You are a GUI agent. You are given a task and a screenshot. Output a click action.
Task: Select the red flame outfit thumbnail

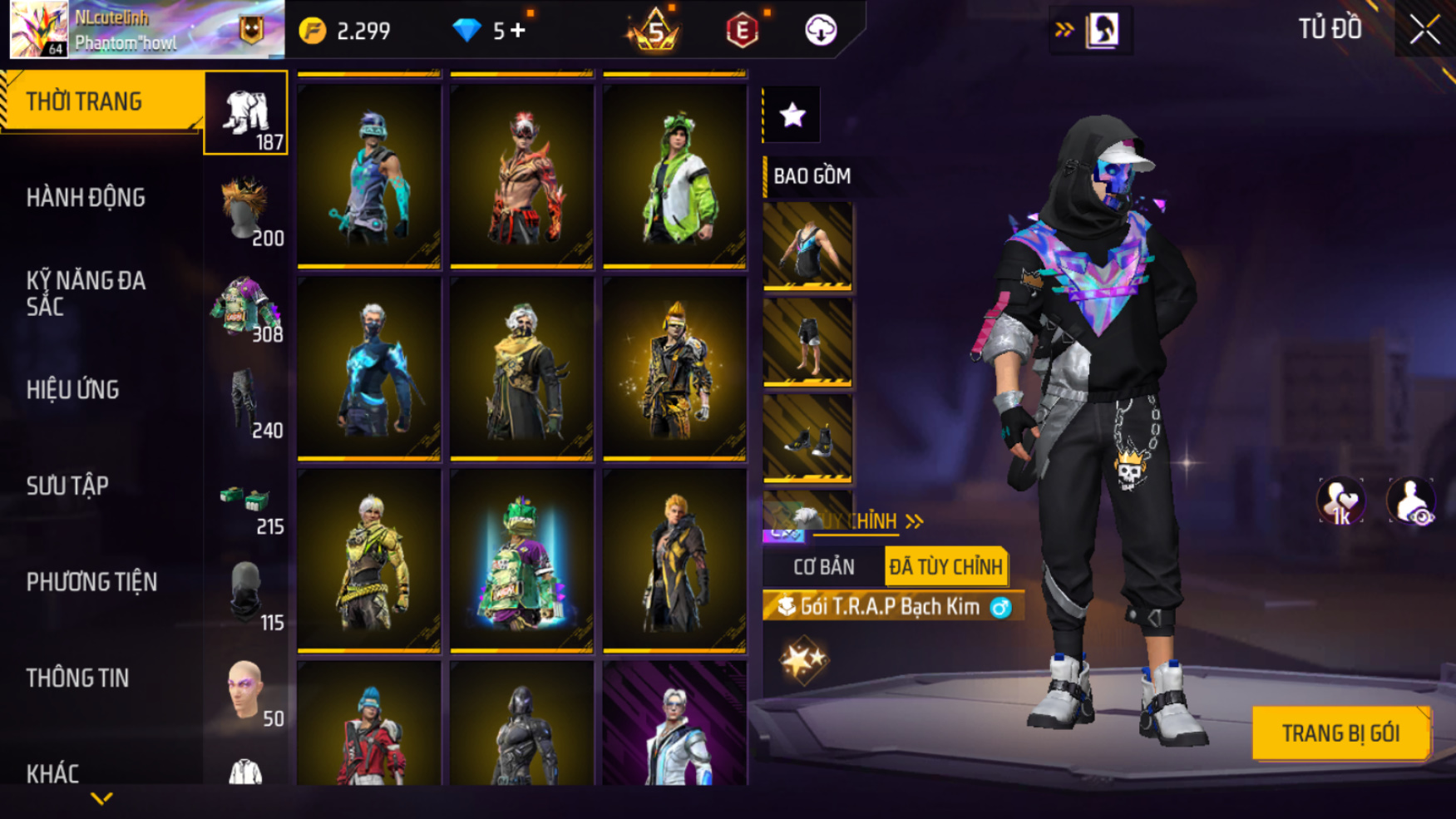coord(521,175)
